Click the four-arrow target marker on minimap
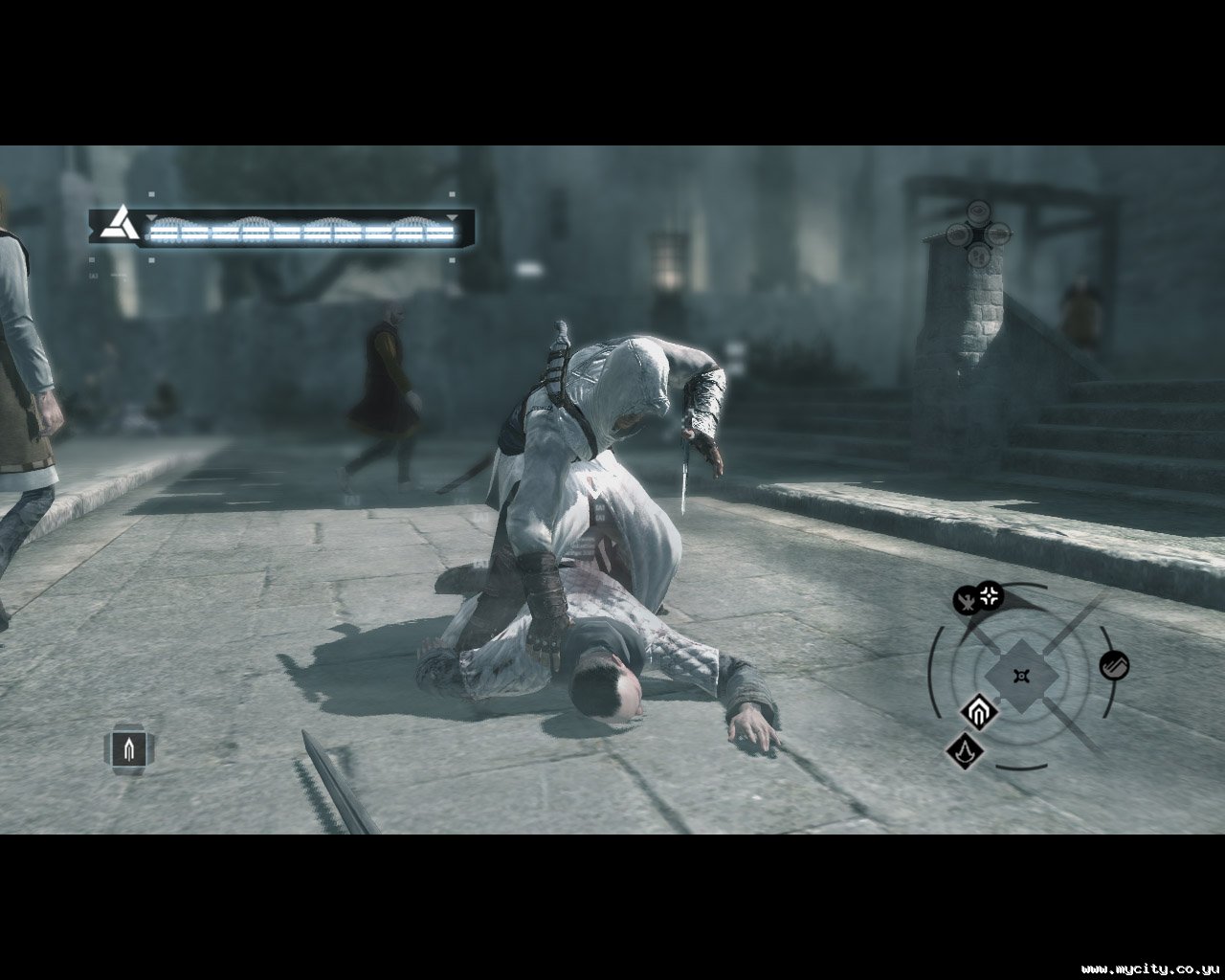The image size is (1225, 980). click(990, 596)
